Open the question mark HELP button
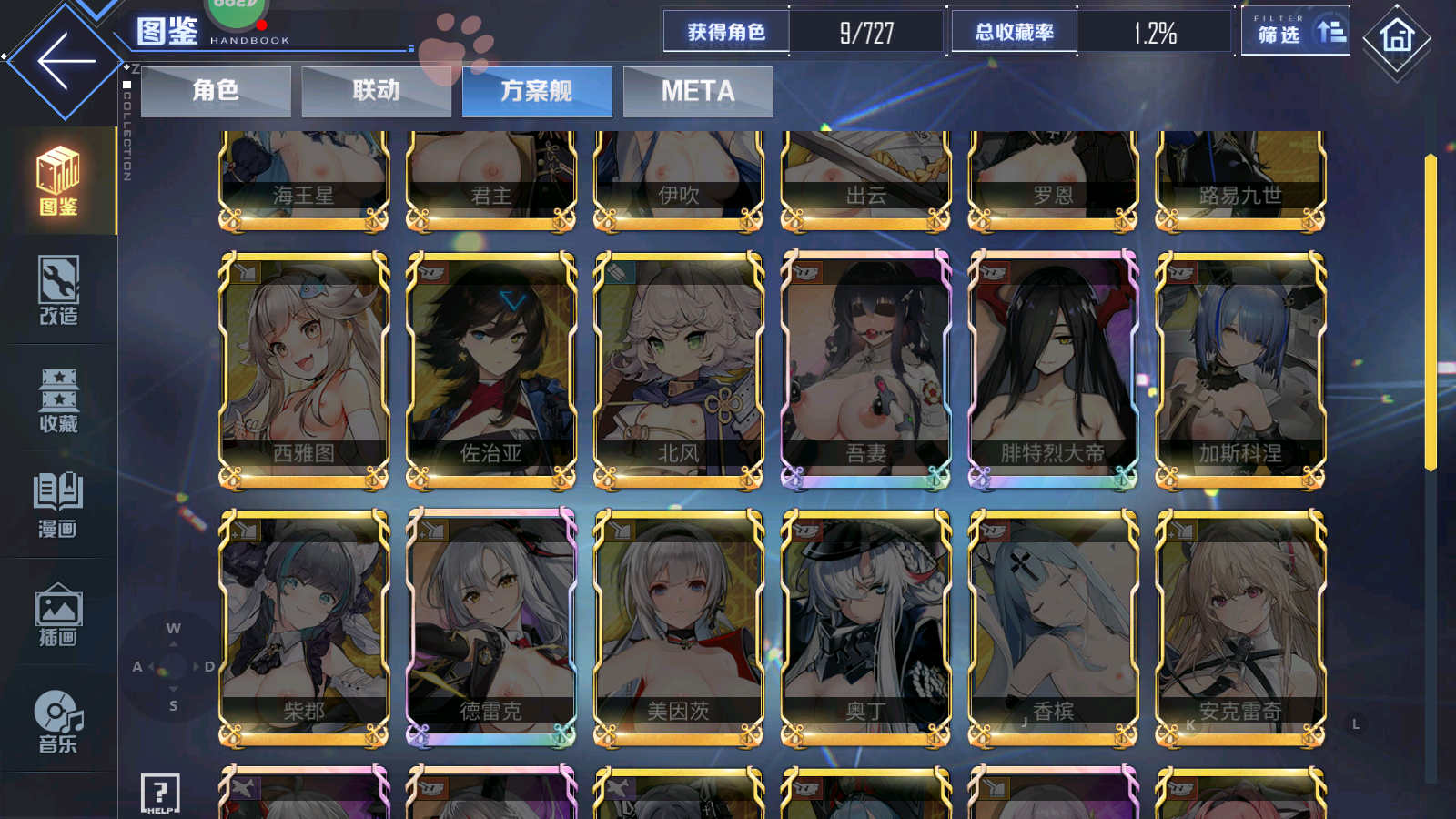Screen dimensions: 1456x819 click(160, 794)
